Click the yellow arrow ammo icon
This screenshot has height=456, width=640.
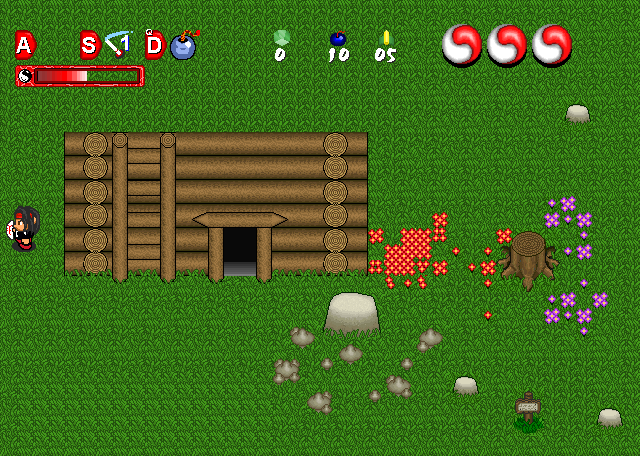point(386,38)
